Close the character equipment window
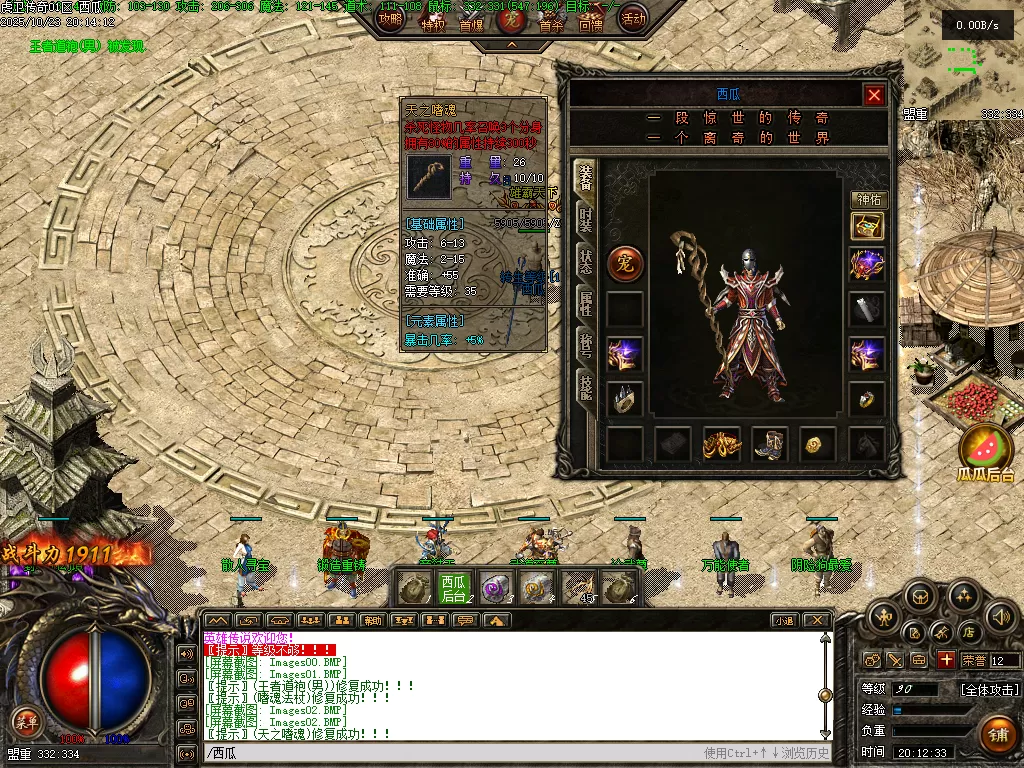The image size is (1024, 768). [x=874, y=95]
